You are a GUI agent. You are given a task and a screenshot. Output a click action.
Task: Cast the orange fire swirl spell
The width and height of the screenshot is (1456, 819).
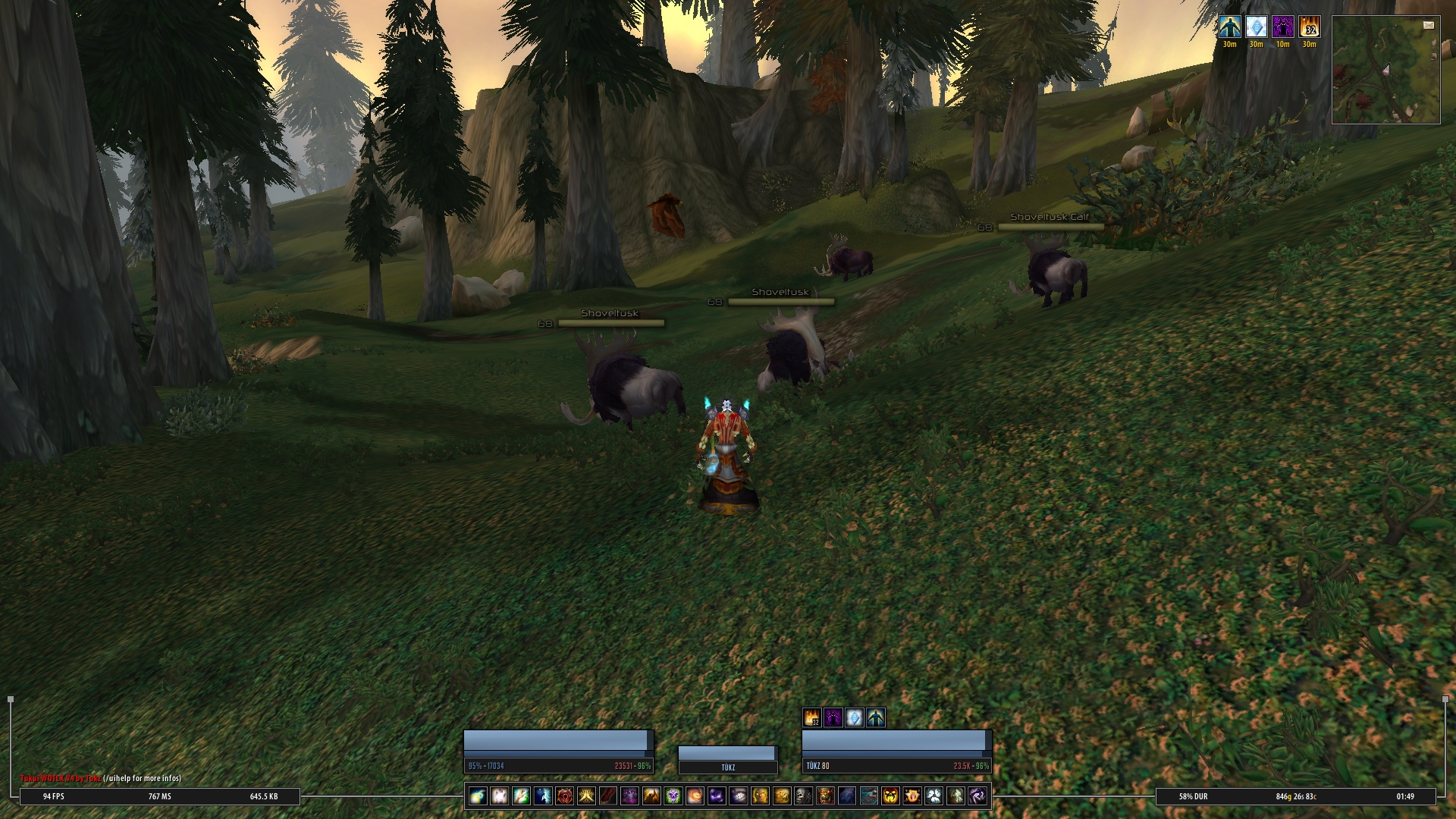695,795
